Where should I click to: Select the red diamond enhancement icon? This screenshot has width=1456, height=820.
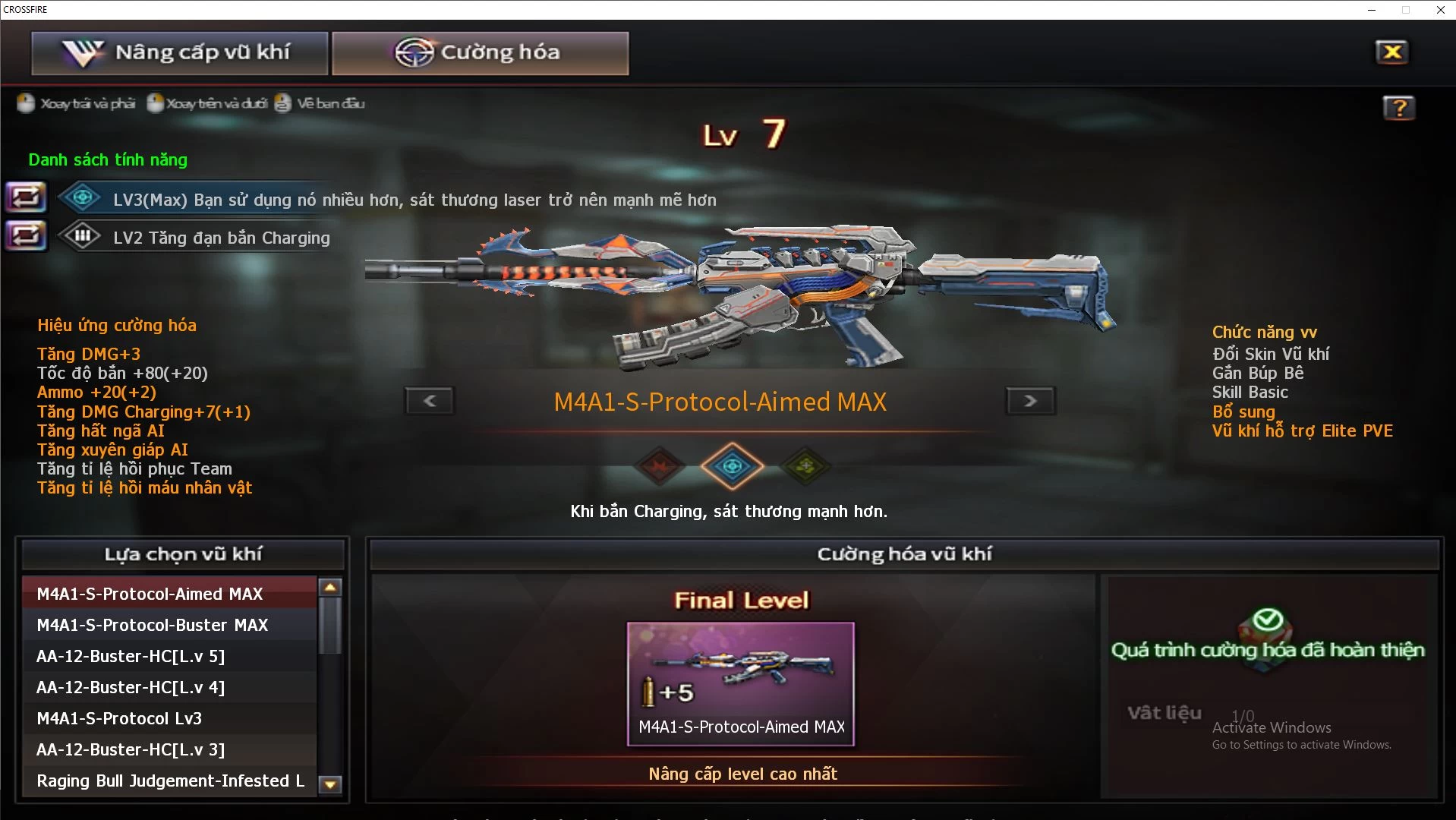[x=660, y=466]
